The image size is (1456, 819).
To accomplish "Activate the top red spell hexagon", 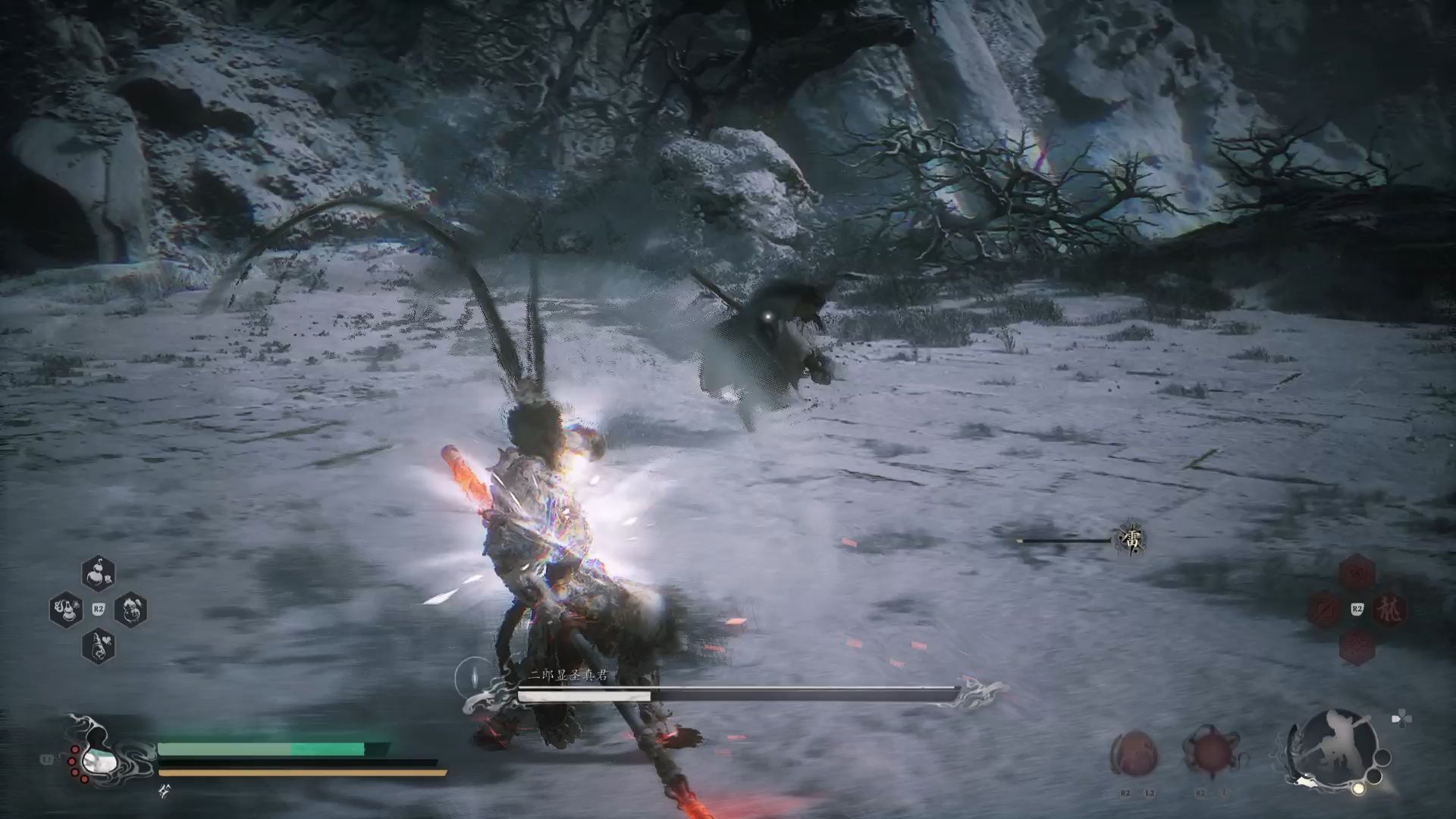I will click(1357, 573).
